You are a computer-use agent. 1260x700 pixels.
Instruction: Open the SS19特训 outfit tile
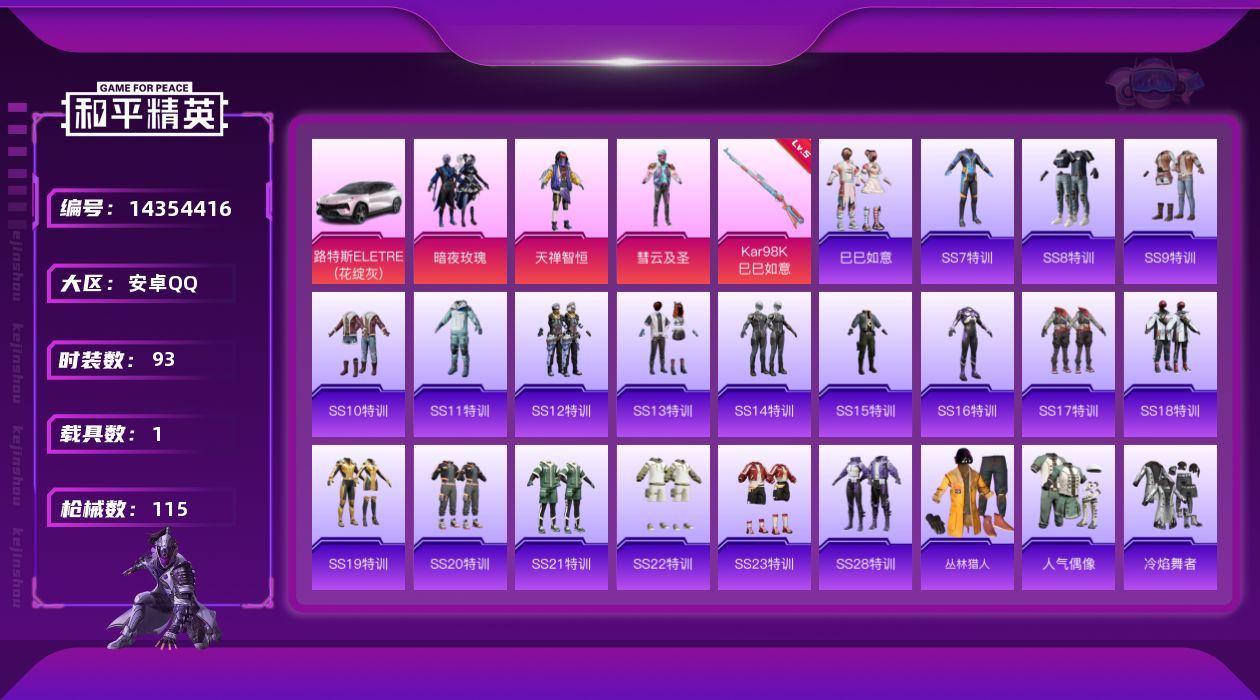click(358, 517)
